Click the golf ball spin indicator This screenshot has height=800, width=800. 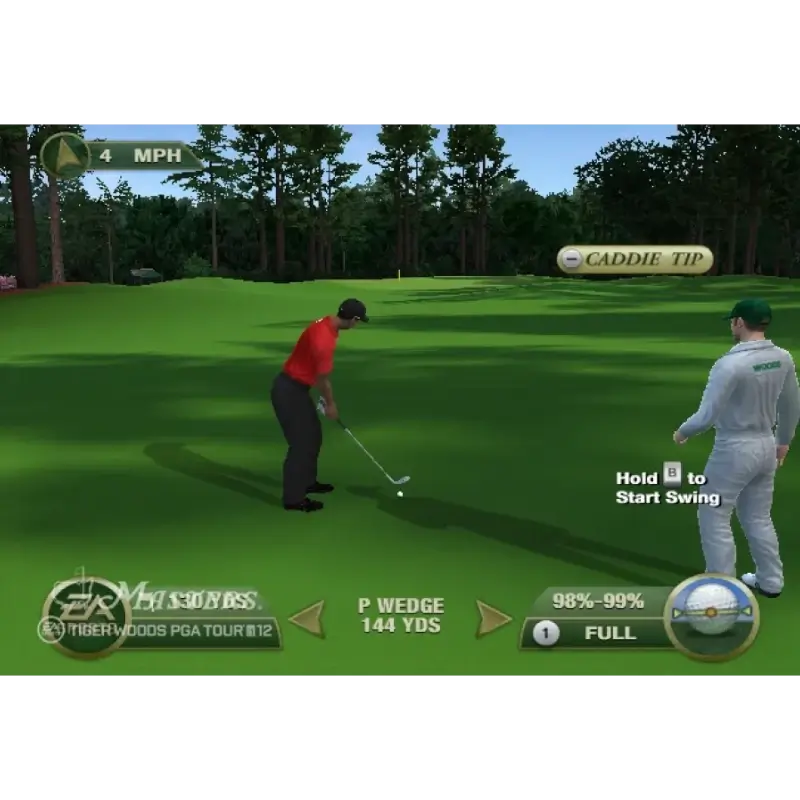coord(712,616)
